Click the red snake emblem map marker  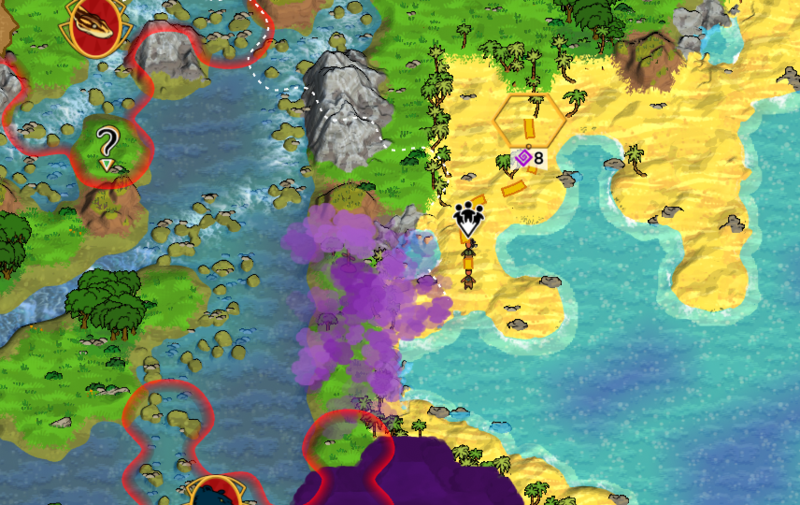pos(101,24)
